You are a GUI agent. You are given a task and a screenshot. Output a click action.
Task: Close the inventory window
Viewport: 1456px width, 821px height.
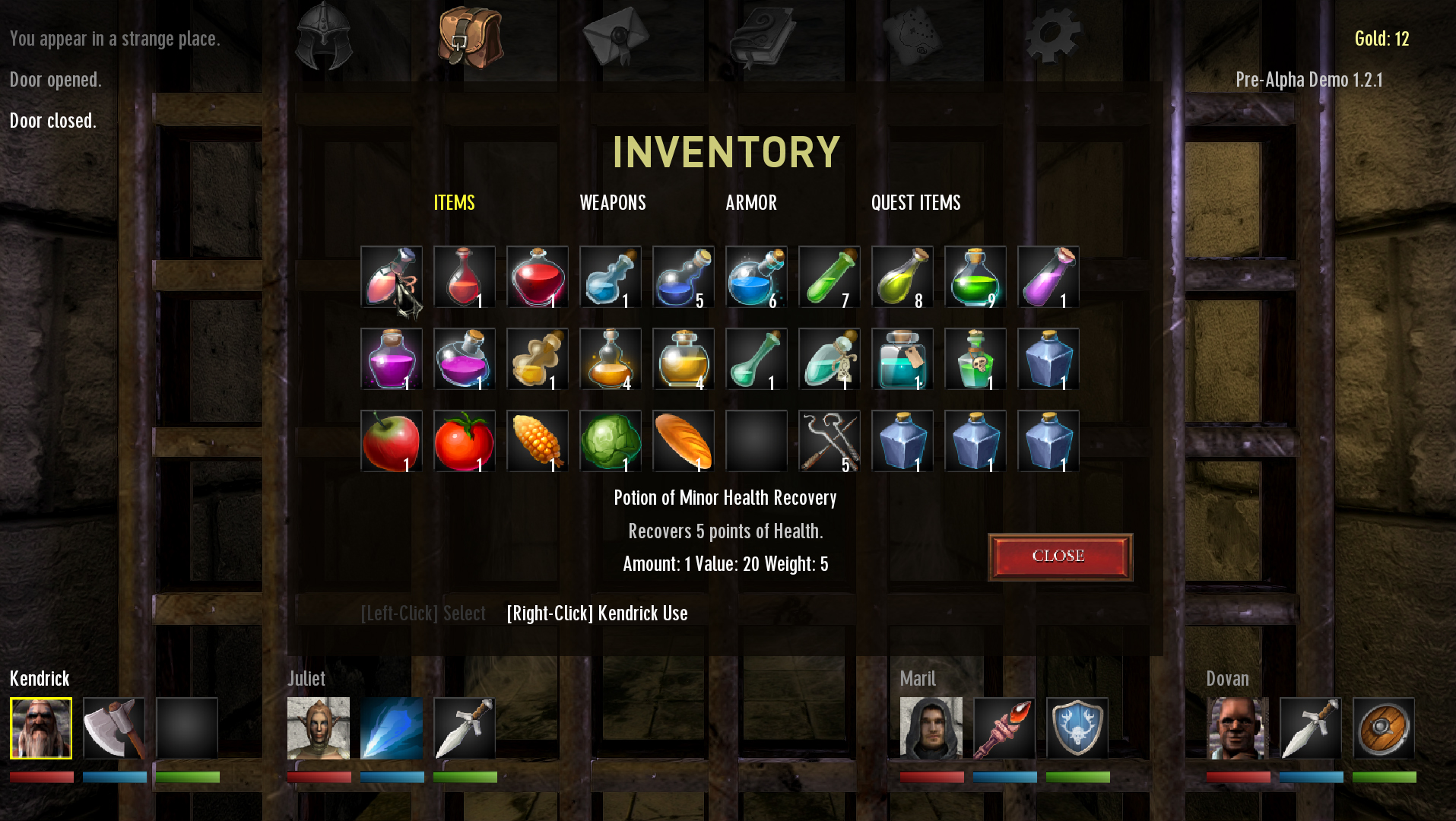1060,556
